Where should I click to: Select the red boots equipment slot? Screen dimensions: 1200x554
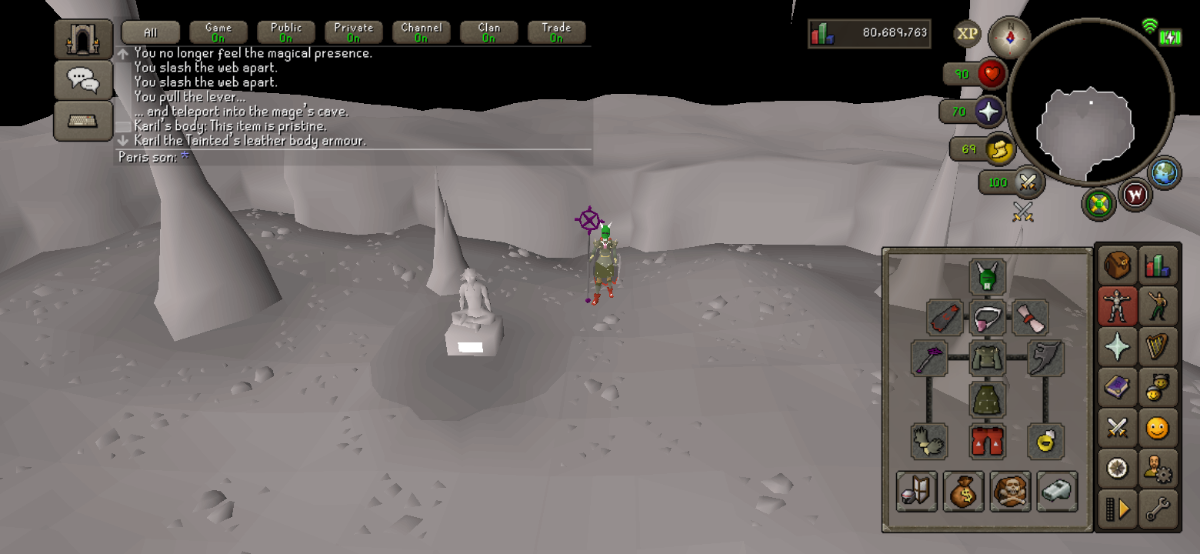(988, 440)
